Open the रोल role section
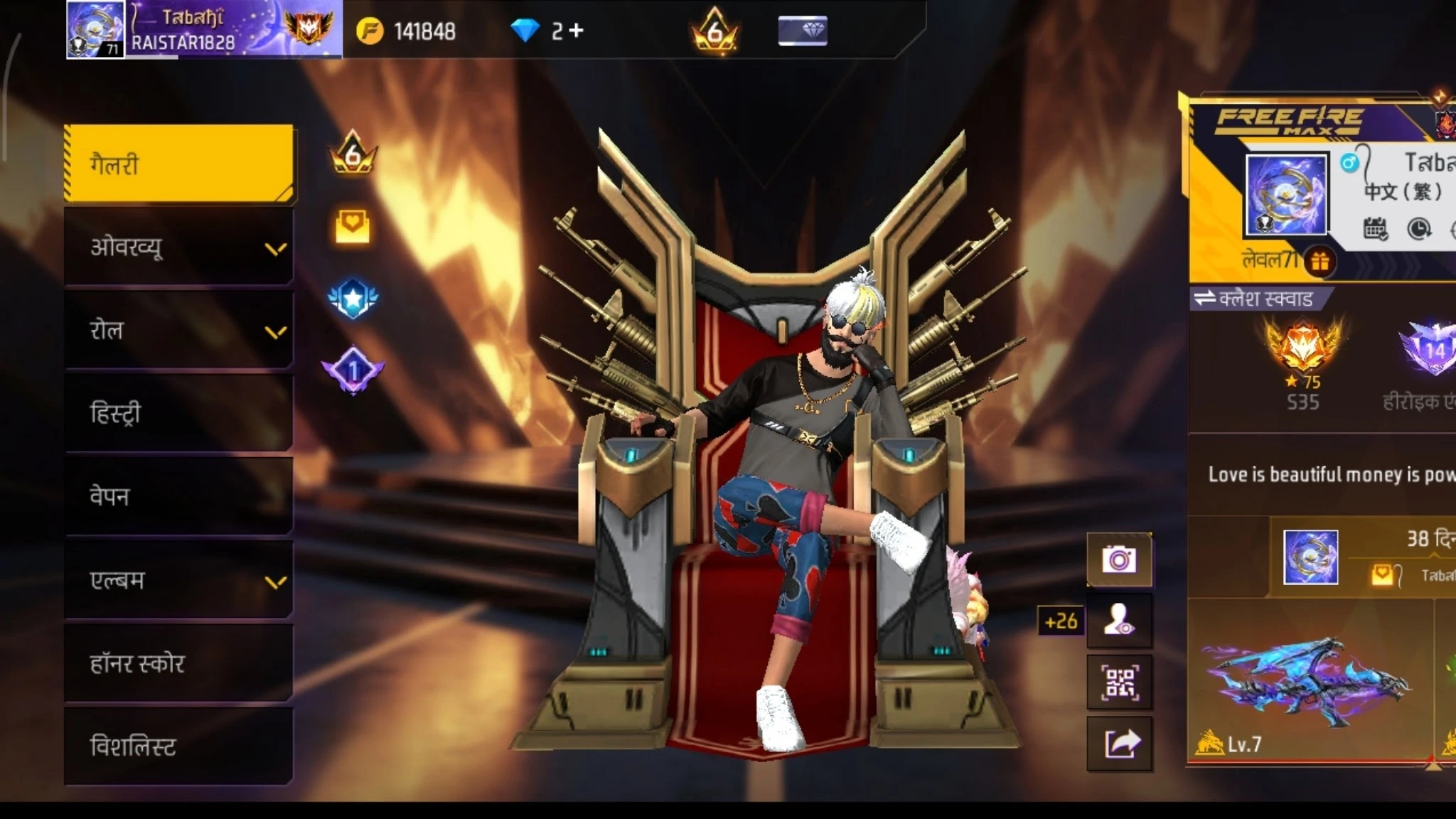Screen dimensions: 1456x819 click(x=178, y=331)
